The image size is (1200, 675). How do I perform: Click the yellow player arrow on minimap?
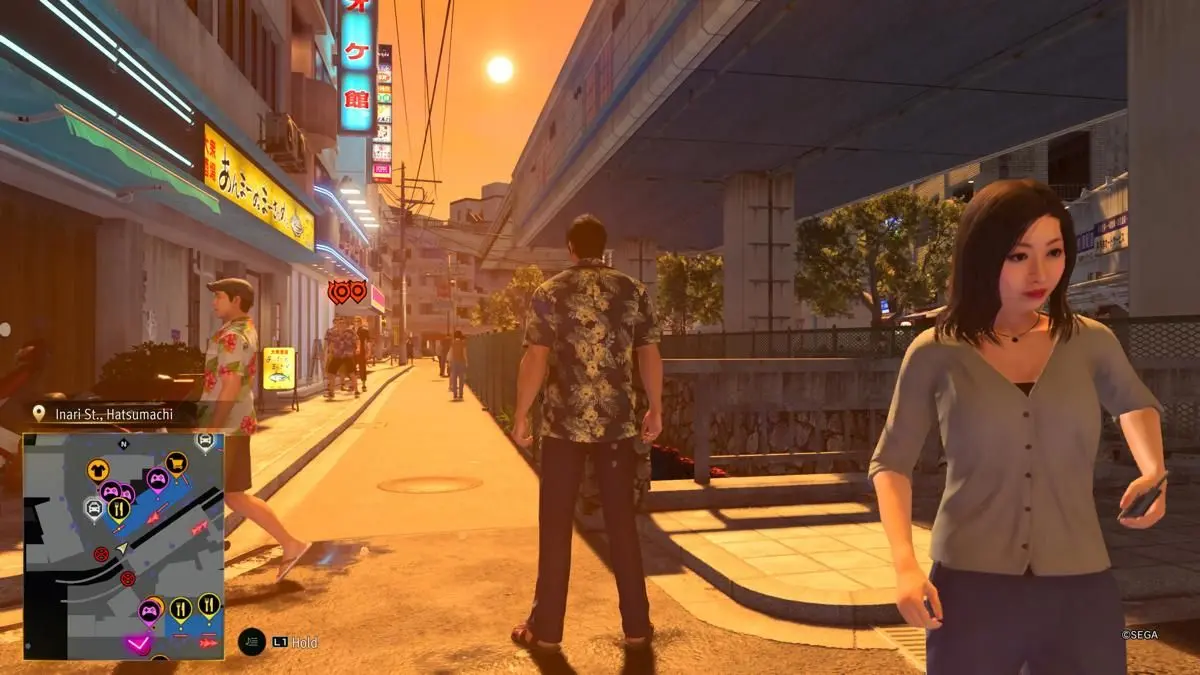[121, 547]
